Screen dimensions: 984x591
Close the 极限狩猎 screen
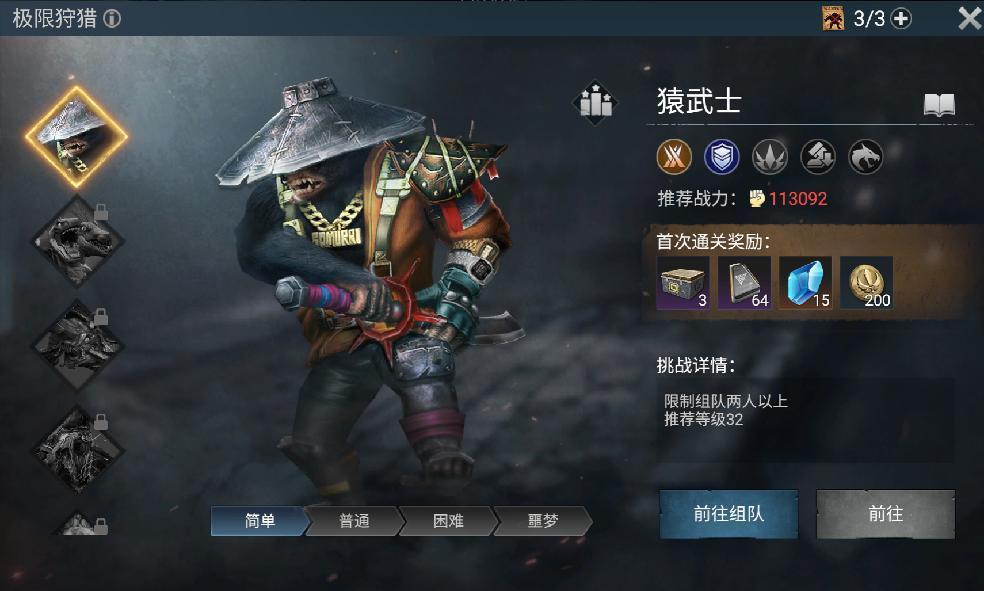[968, 18]
